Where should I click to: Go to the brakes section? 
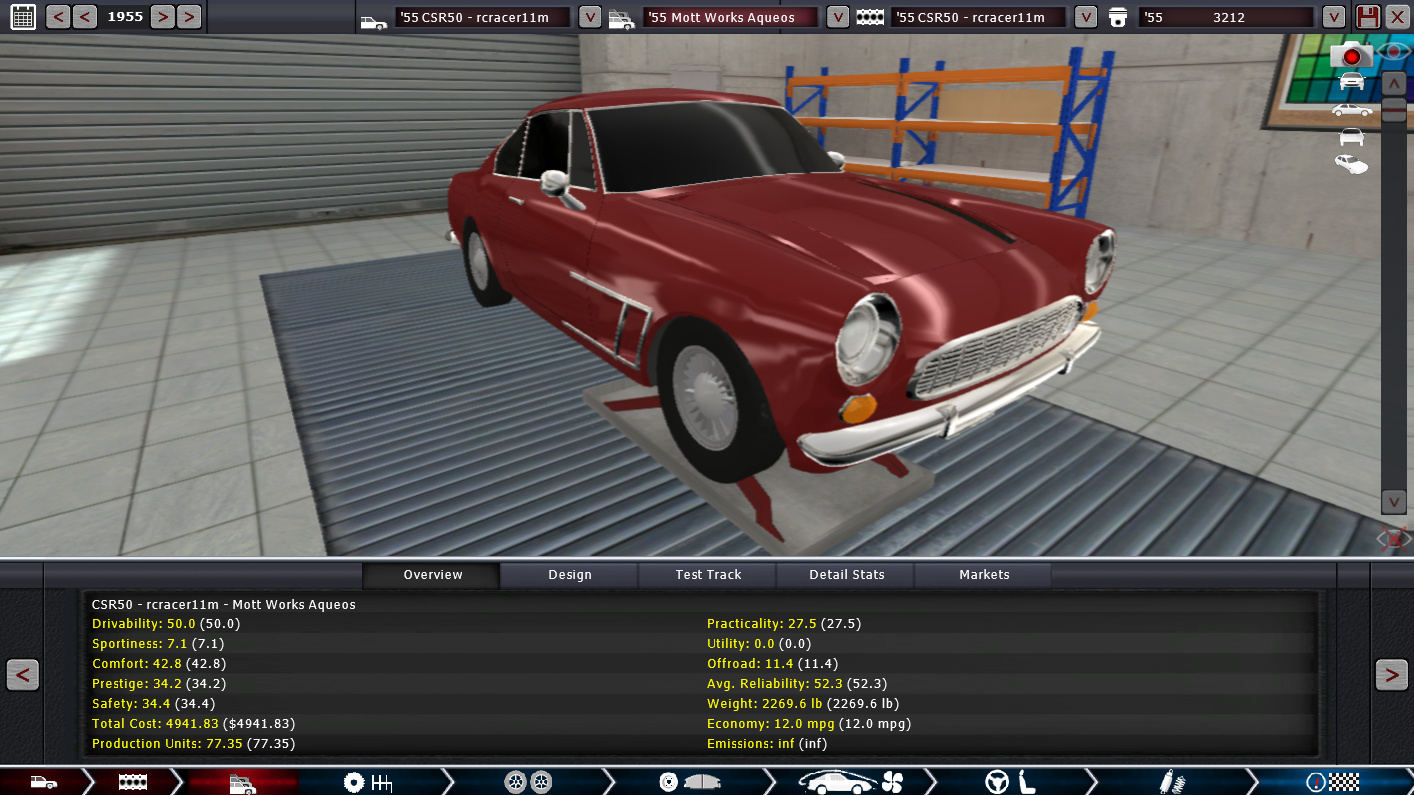click(689, 782)
